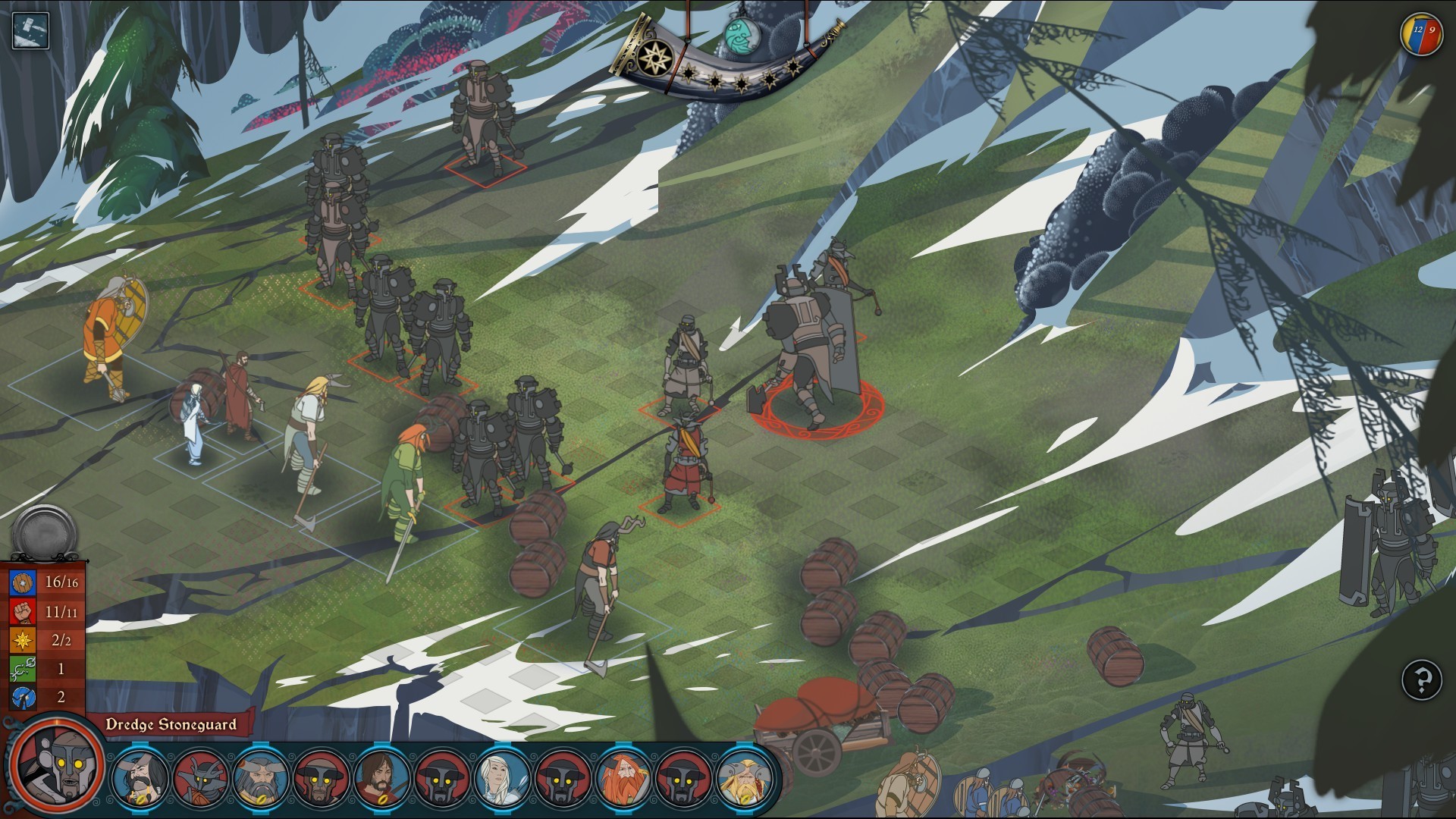Select the dark-haired mustached varl portrait
Image resolution: width=1456 pixels, height=819 pixels.
click(140, 777)
